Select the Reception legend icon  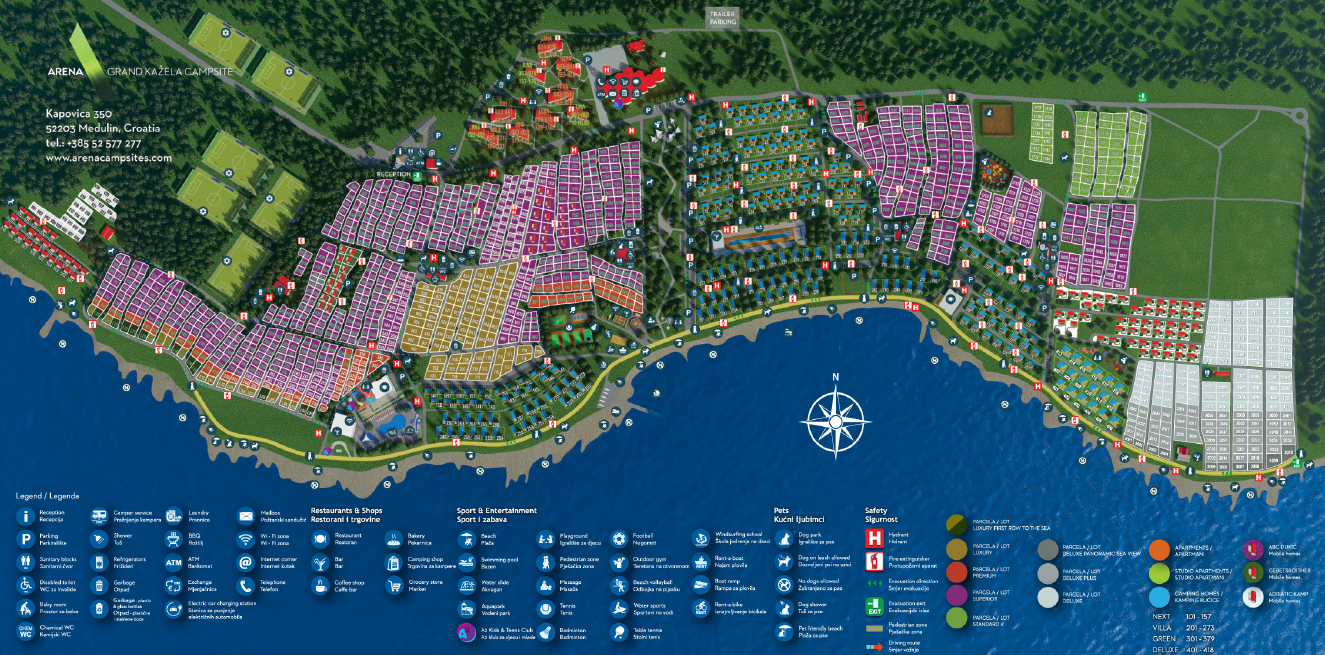[x=25, y=516]
